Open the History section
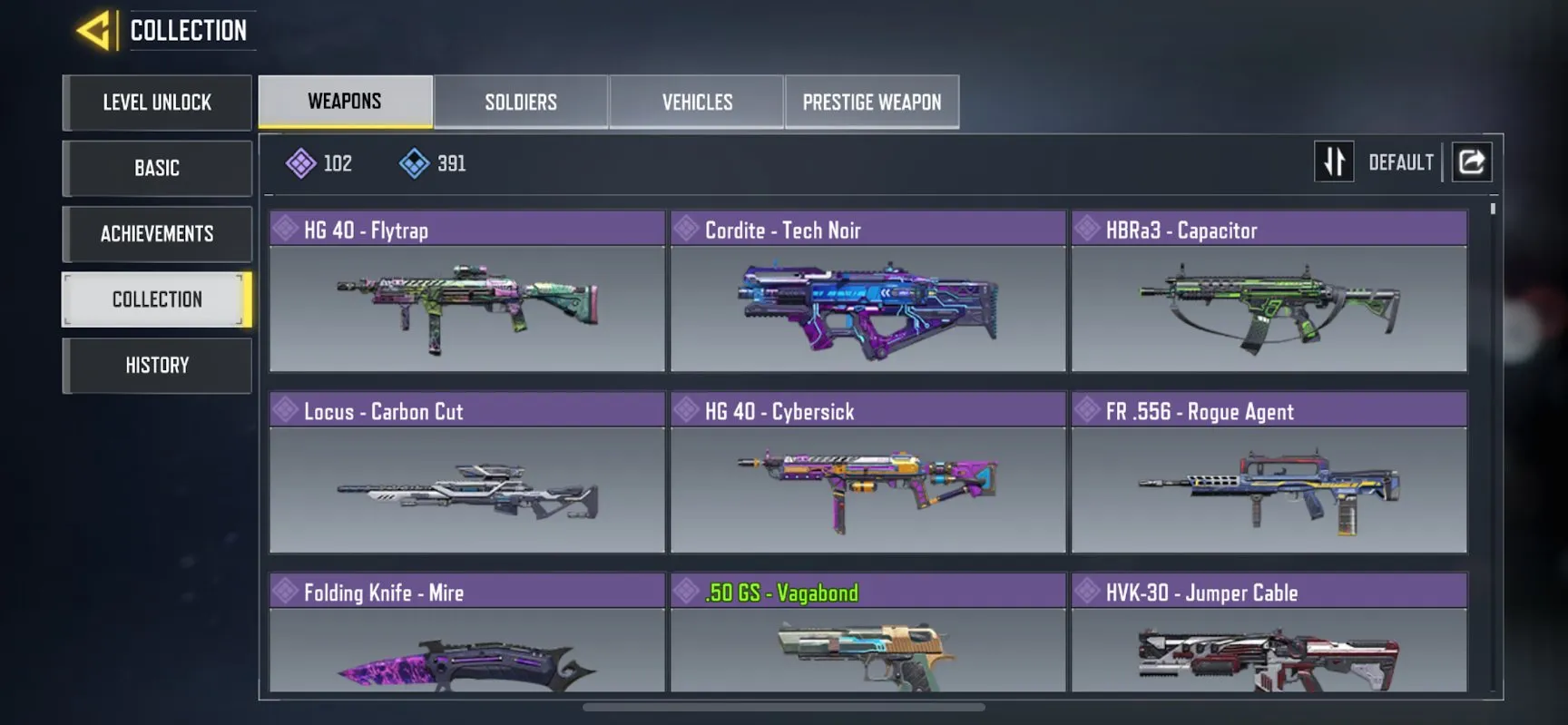 click(x=157, y=366)
